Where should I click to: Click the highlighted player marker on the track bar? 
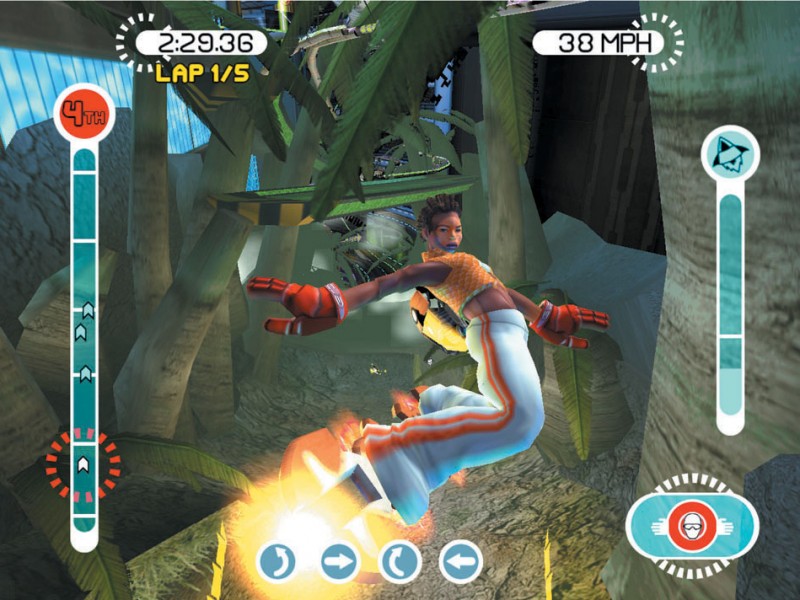pyautogui.click(x=84, y=463)
